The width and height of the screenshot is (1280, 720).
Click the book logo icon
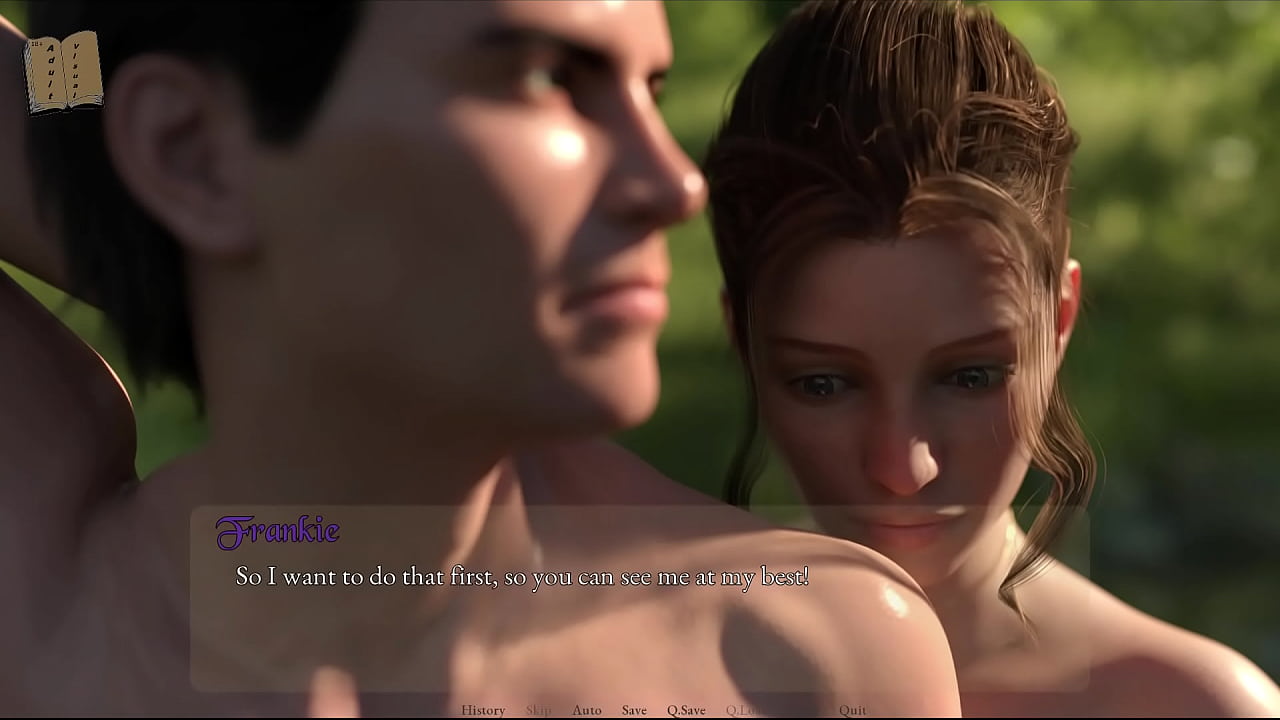(x=63, y=71)
